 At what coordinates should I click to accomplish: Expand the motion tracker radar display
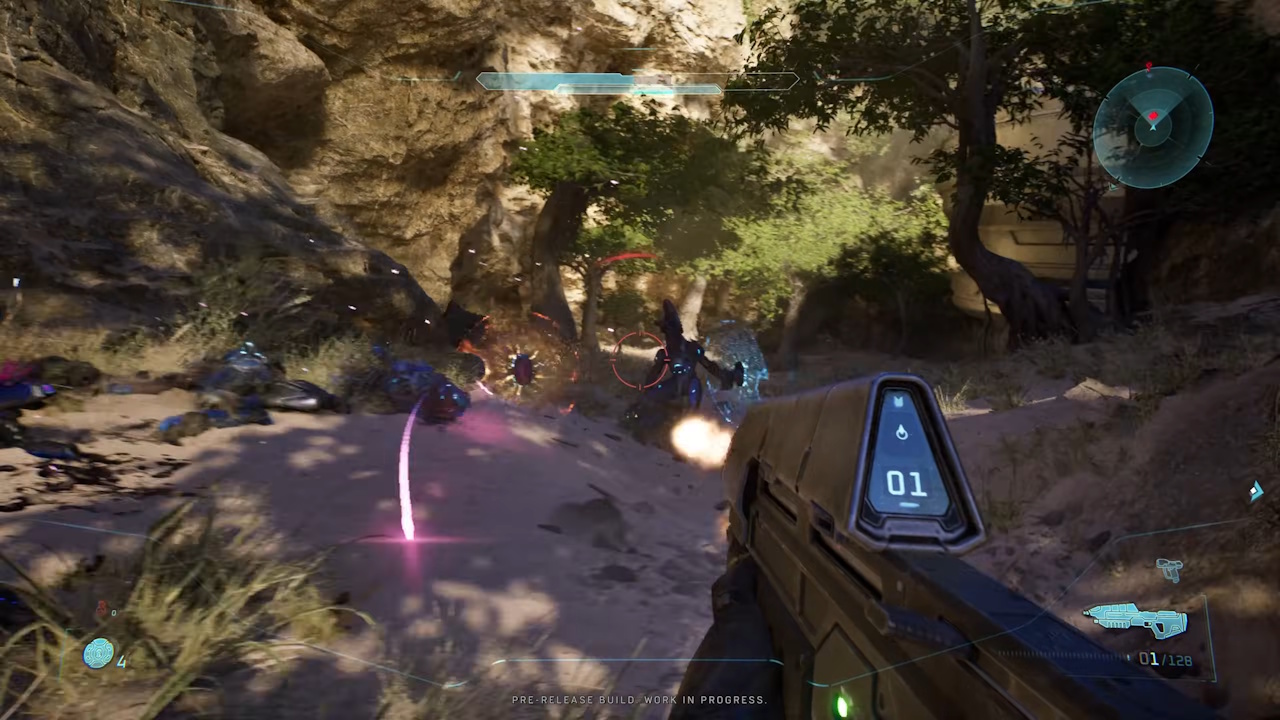pyautogui.click(x=1152, y=125)
